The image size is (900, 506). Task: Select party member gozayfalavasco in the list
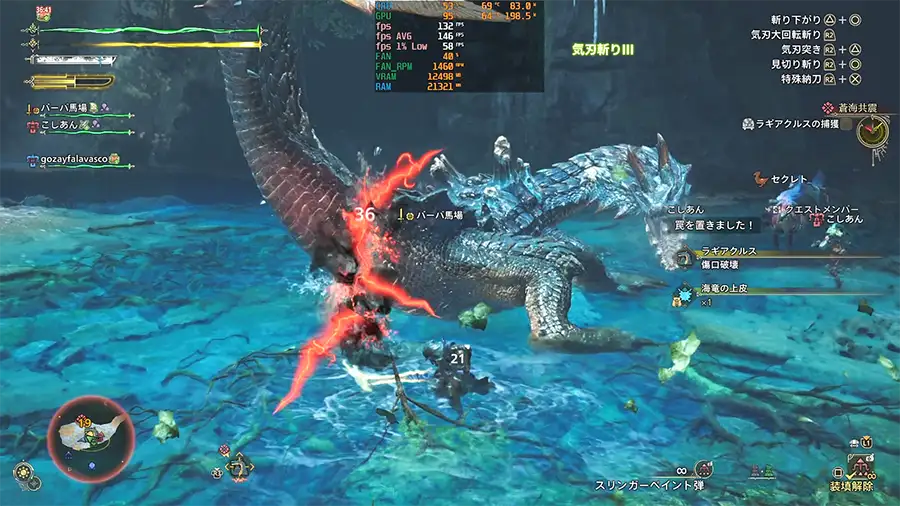point(74,160)
